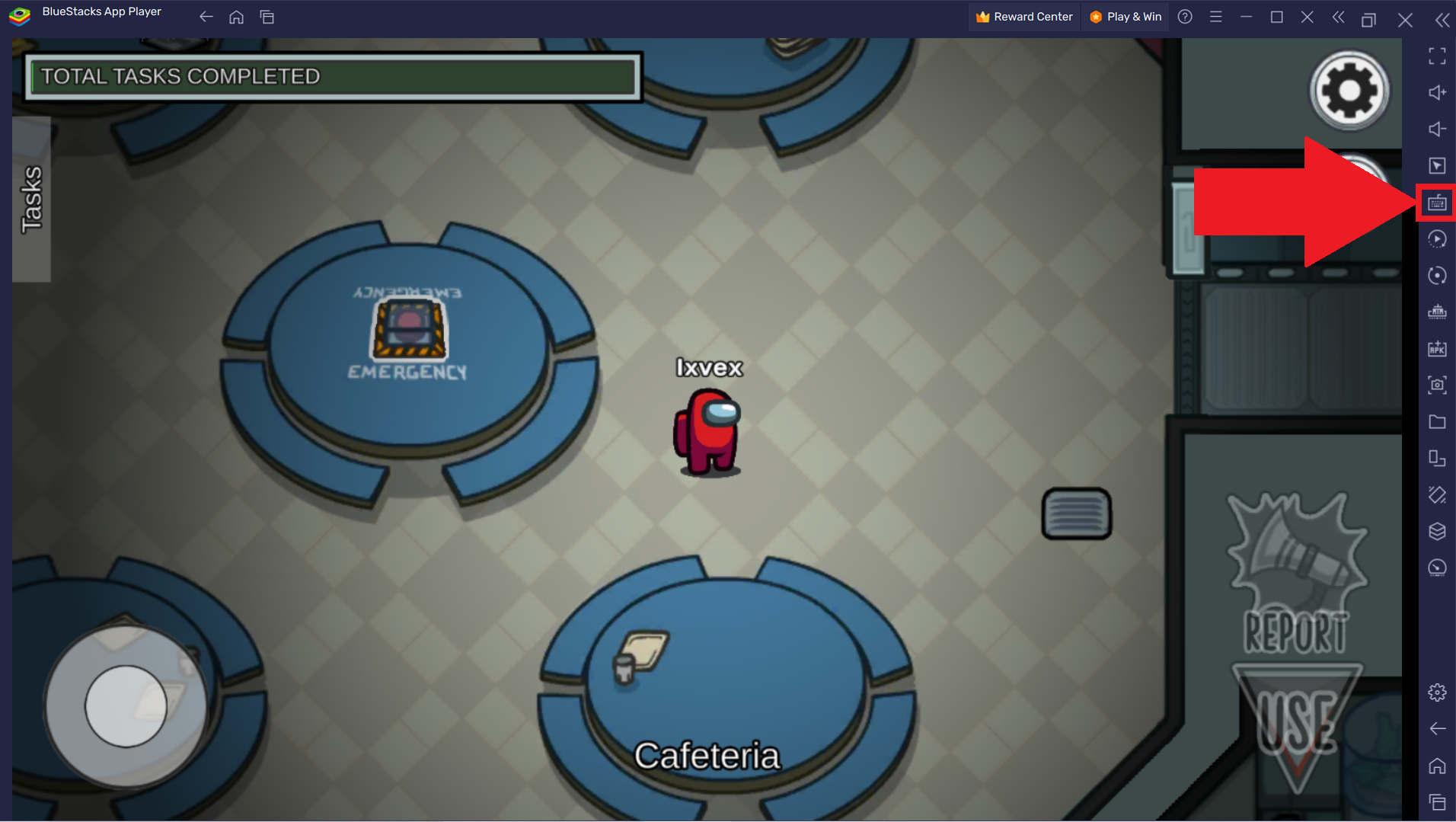This screenshot has height=822, width=1456.
Task: Click the performance meter icon
Action: coord(1438,568)
